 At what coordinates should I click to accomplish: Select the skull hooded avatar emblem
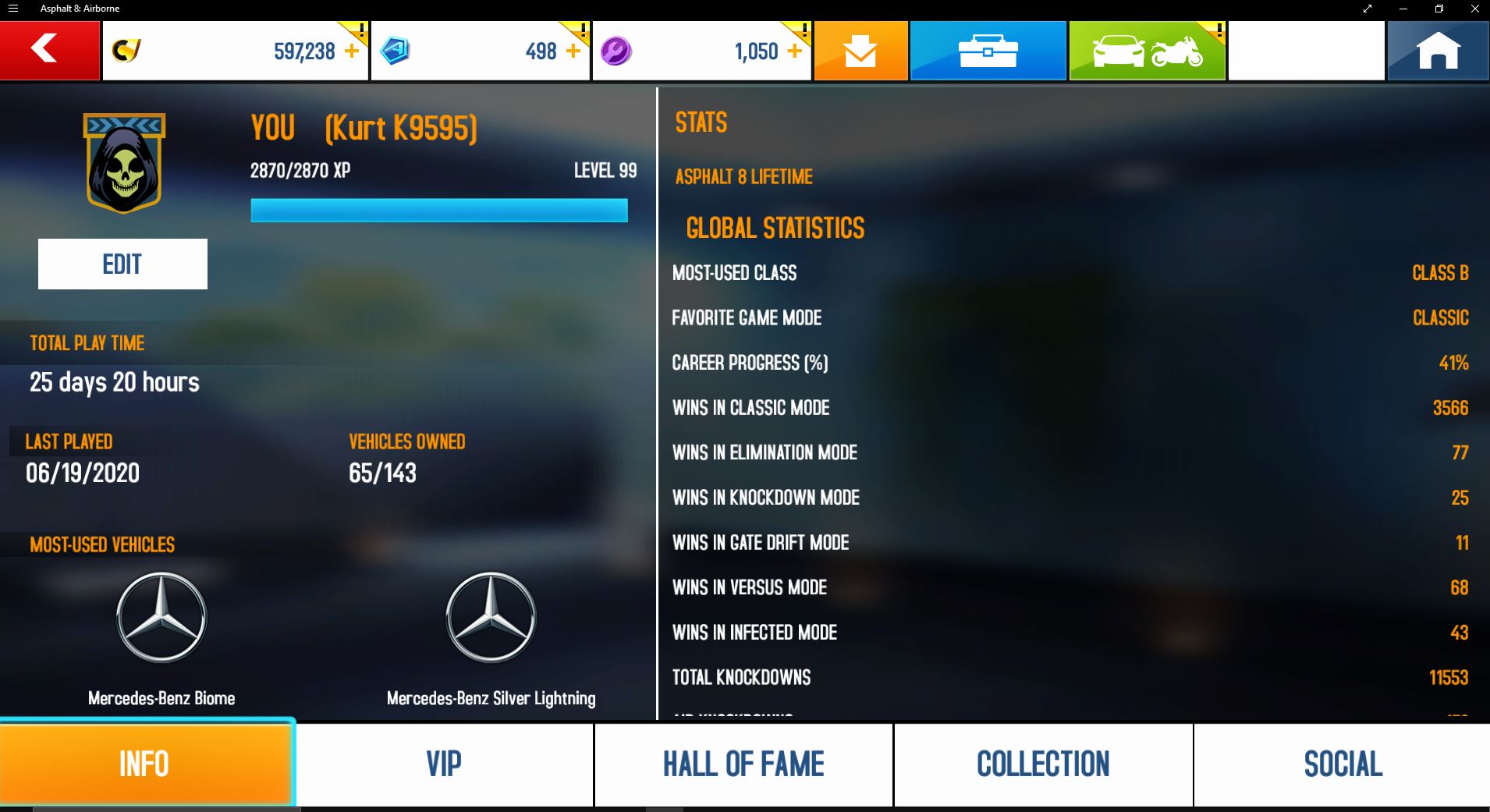coord(124,163)
